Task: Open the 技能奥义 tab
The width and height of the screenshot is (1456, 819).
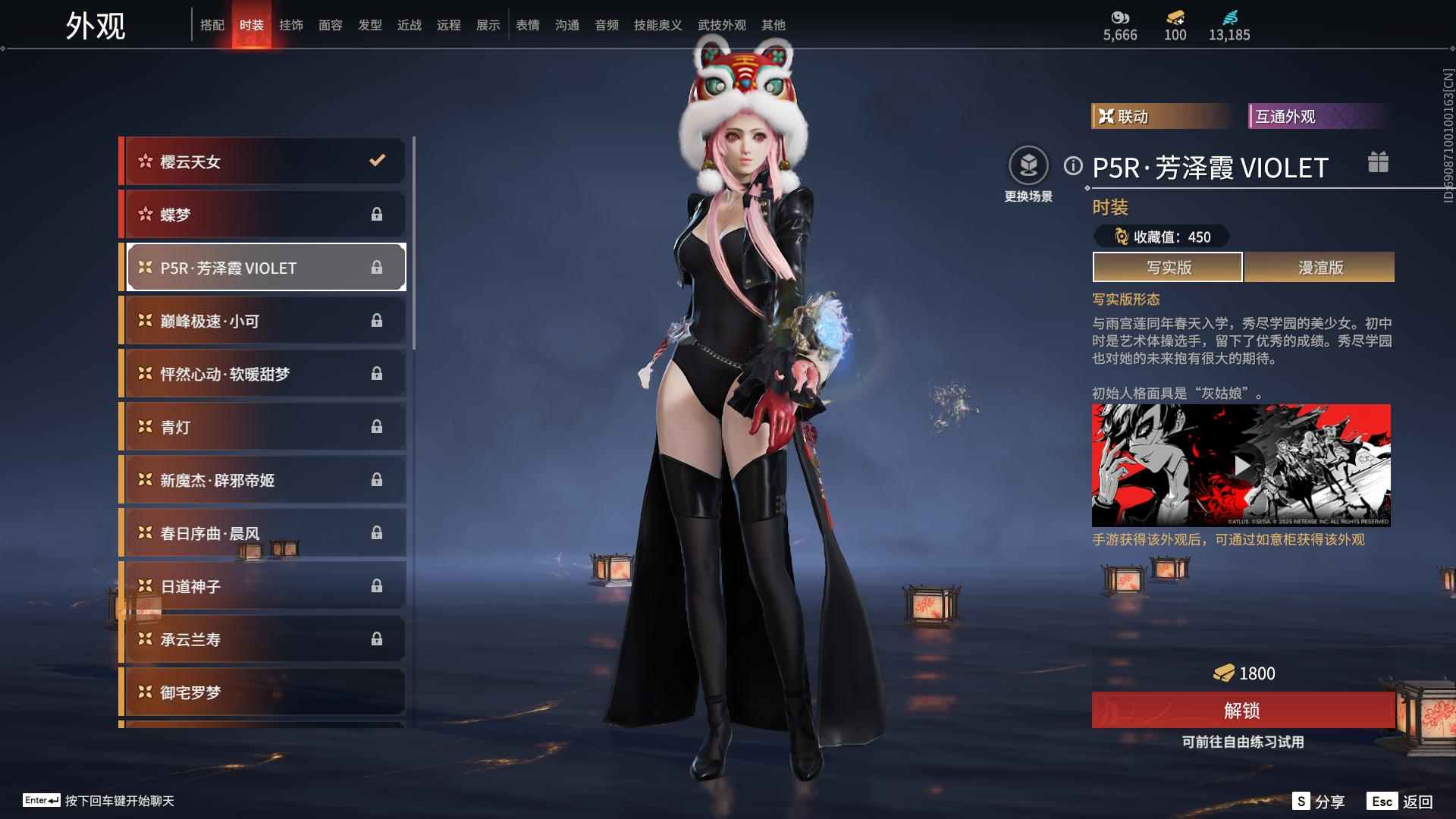Action: coord(657,25)
